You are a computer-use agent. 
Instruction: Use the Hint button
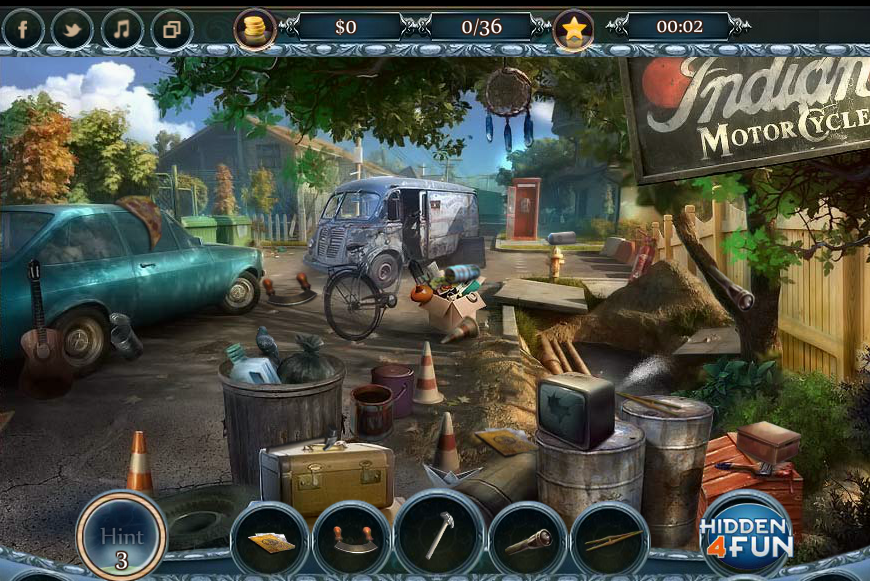[x=121, y=536]
